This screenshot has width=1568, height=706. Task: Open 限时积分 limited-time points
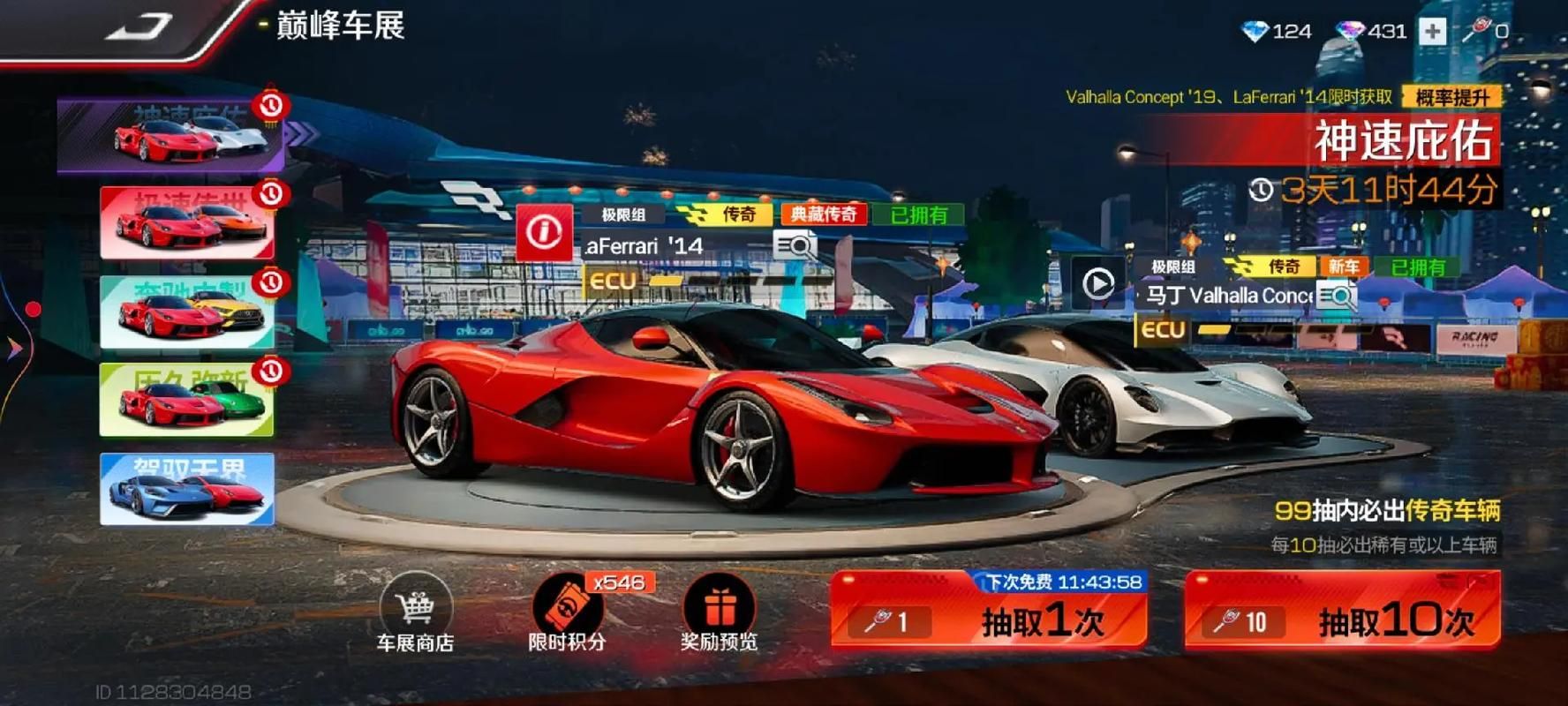click(568, 615)
